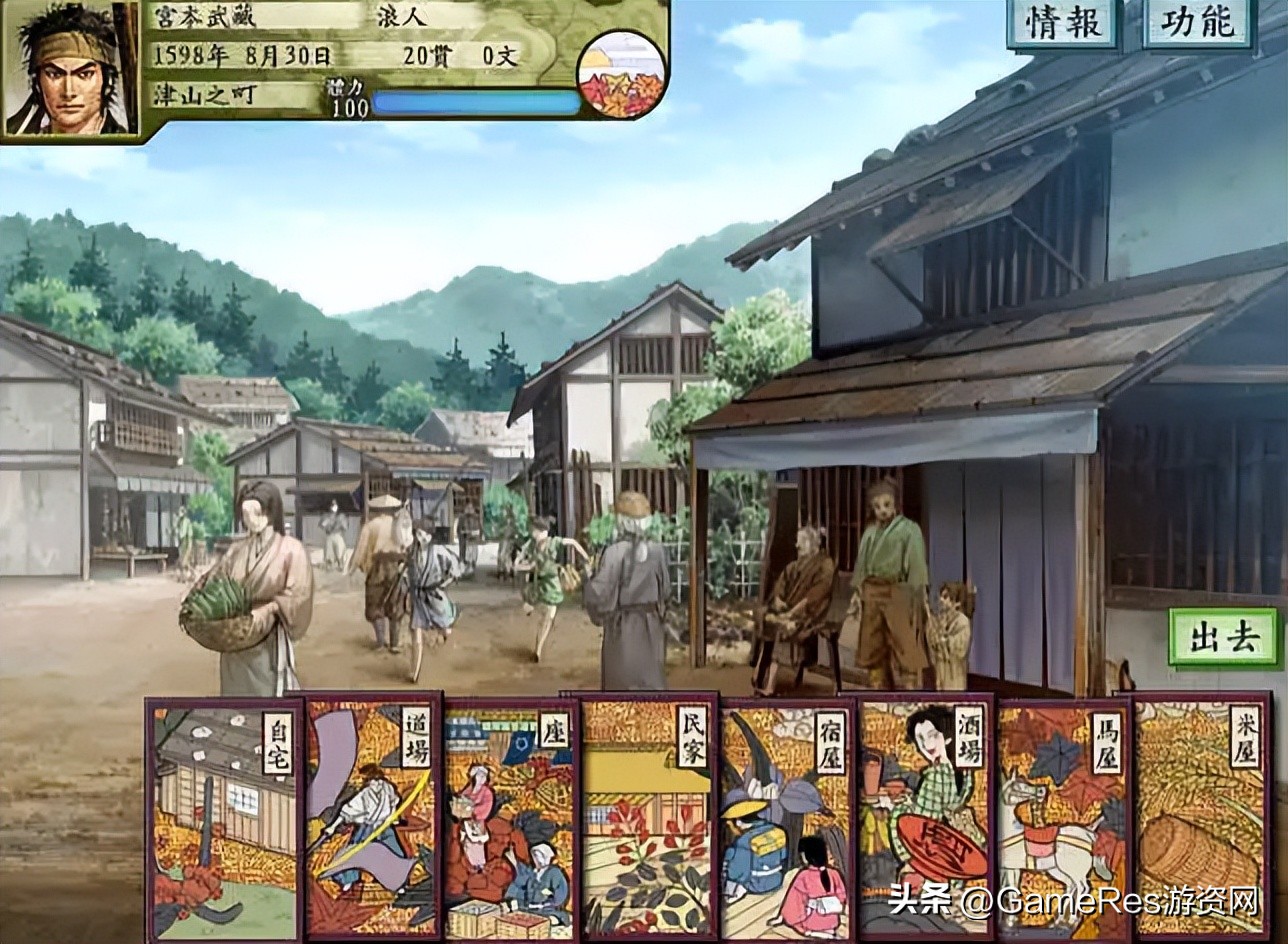Enter the 道場 dojo card

[373, 818]
